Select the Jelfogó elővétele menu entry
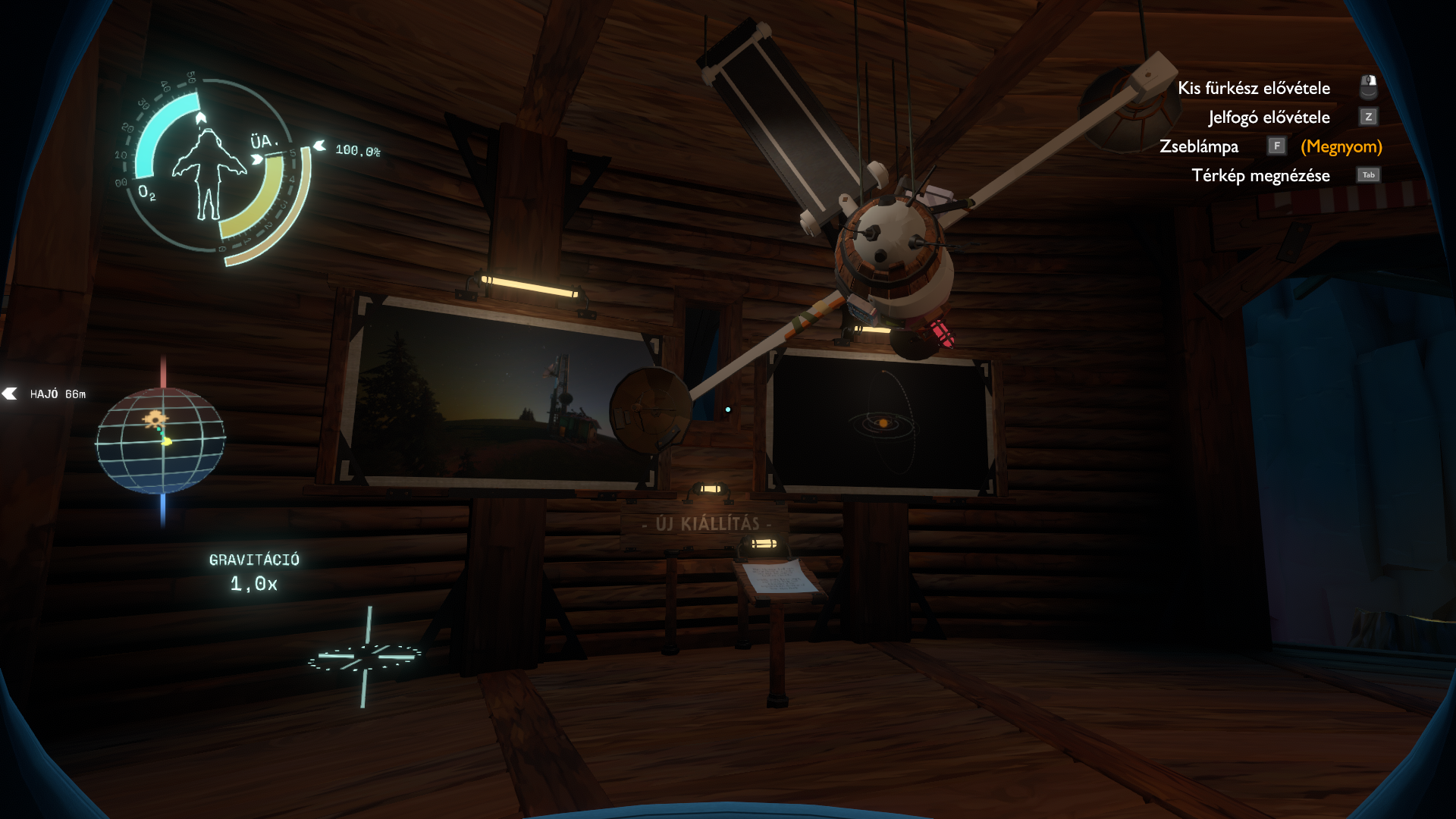Viewport: 1456px width, 819px height. tap(1270, 117)
